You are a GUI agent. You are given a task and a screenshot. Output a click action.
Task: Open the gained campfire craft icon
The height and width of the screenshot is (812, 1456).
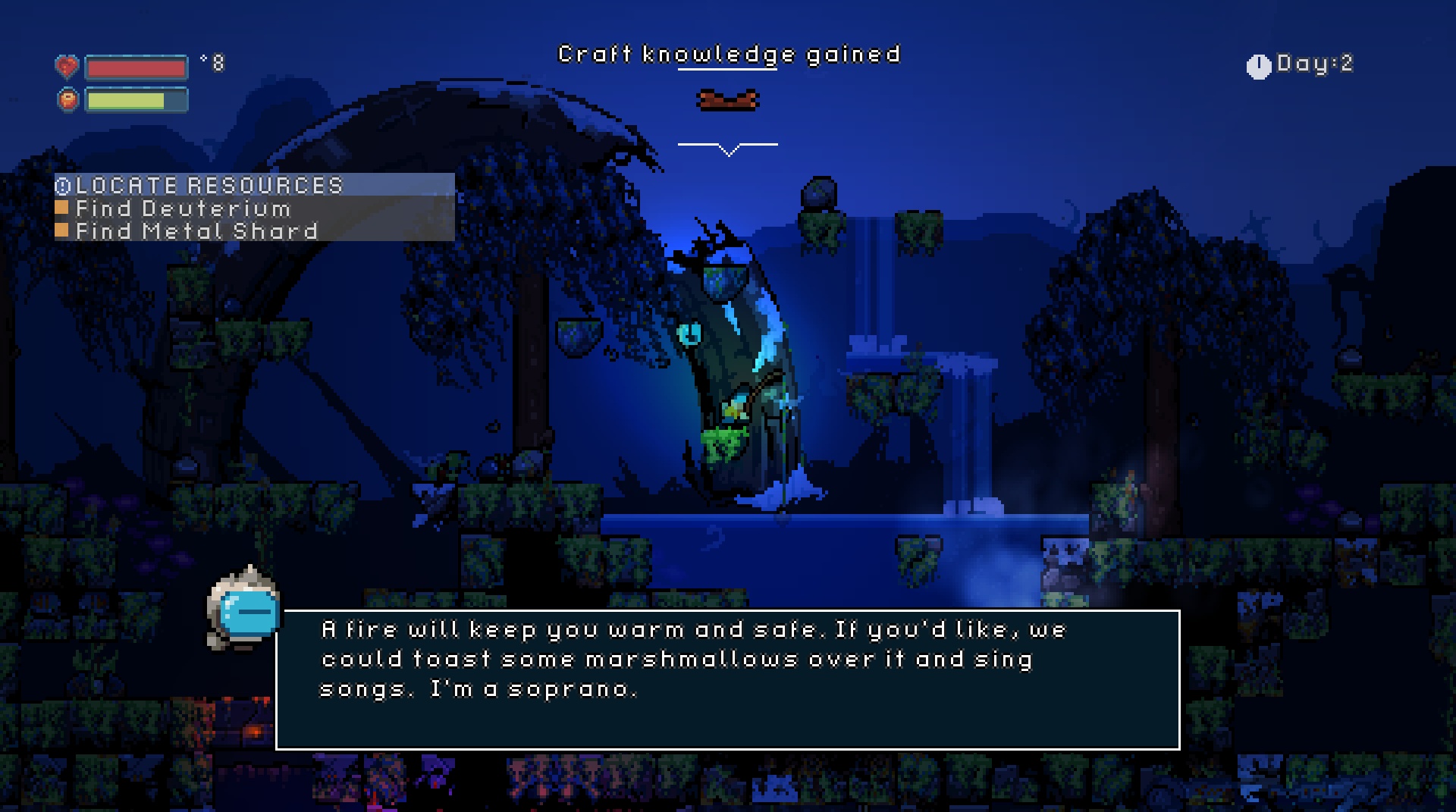(x=727, y=100)
